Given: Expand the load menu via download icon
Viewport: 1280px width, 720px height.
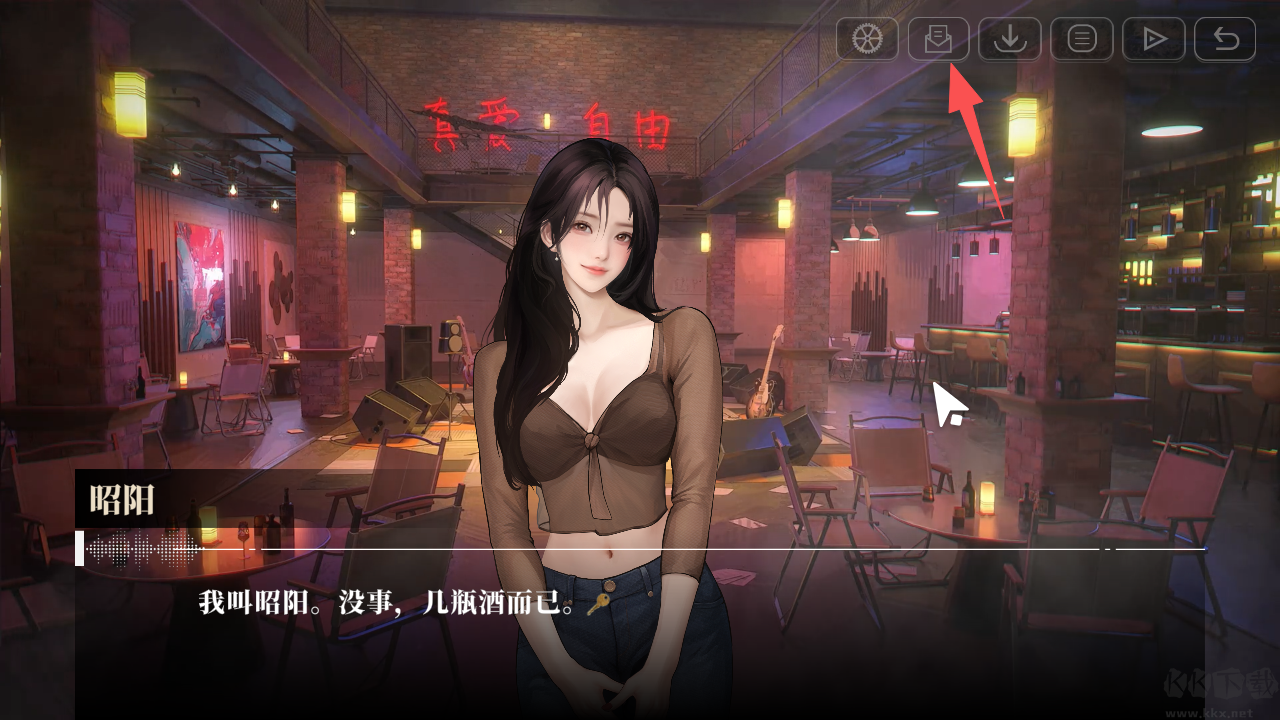Looking at the screenshot, I should pyautogui.click(x=1010, y=40).
